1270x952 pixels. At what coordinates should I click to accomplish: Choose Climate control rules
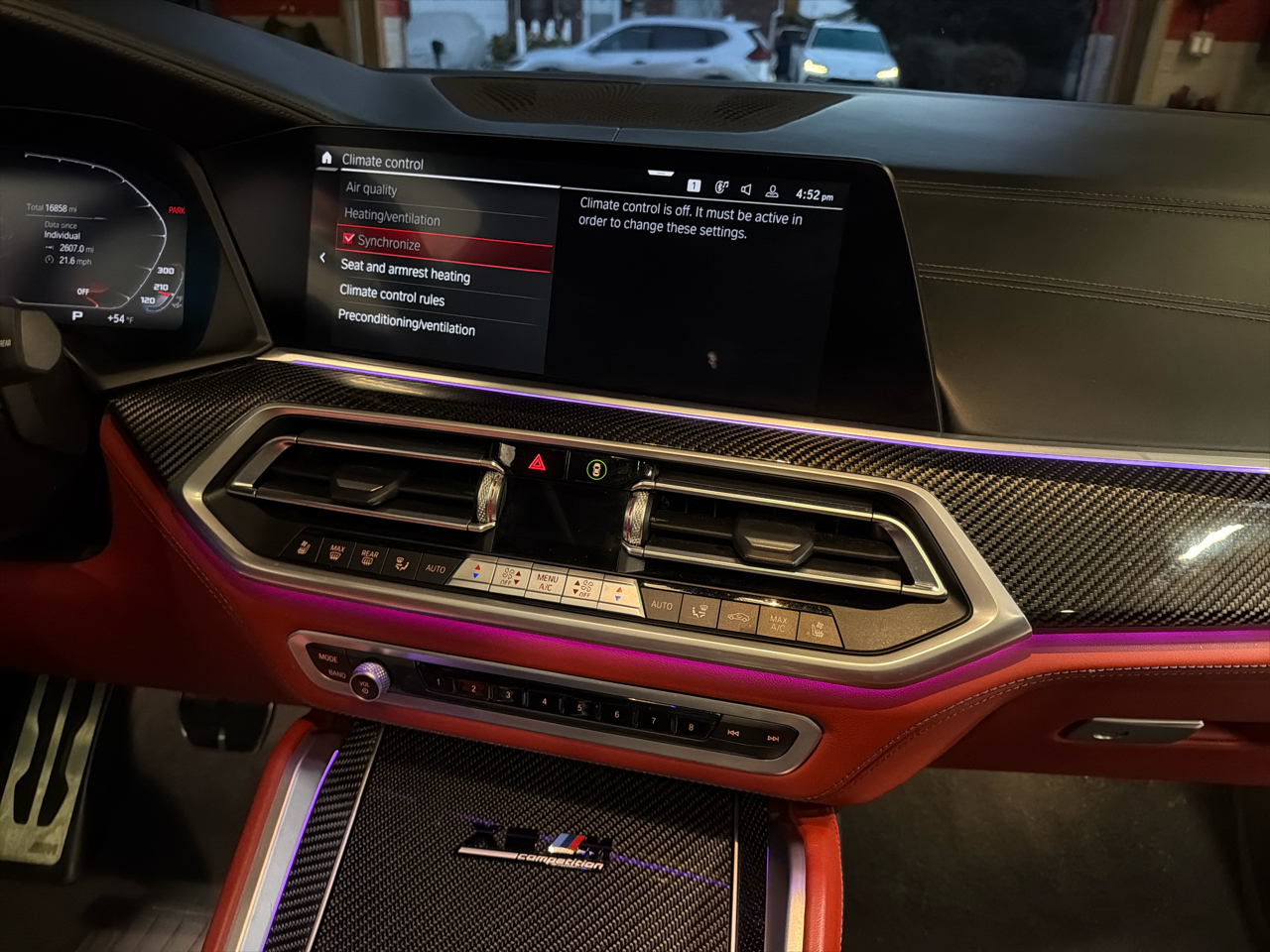[392, 296]
